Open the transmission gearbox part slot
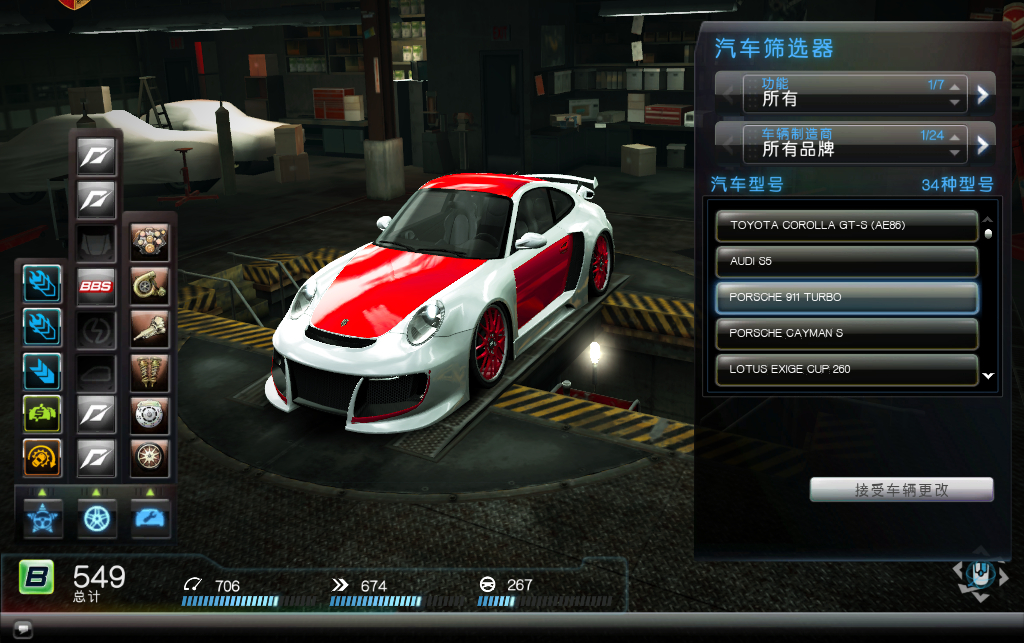 pyautogui.click(x=150, y=329)
